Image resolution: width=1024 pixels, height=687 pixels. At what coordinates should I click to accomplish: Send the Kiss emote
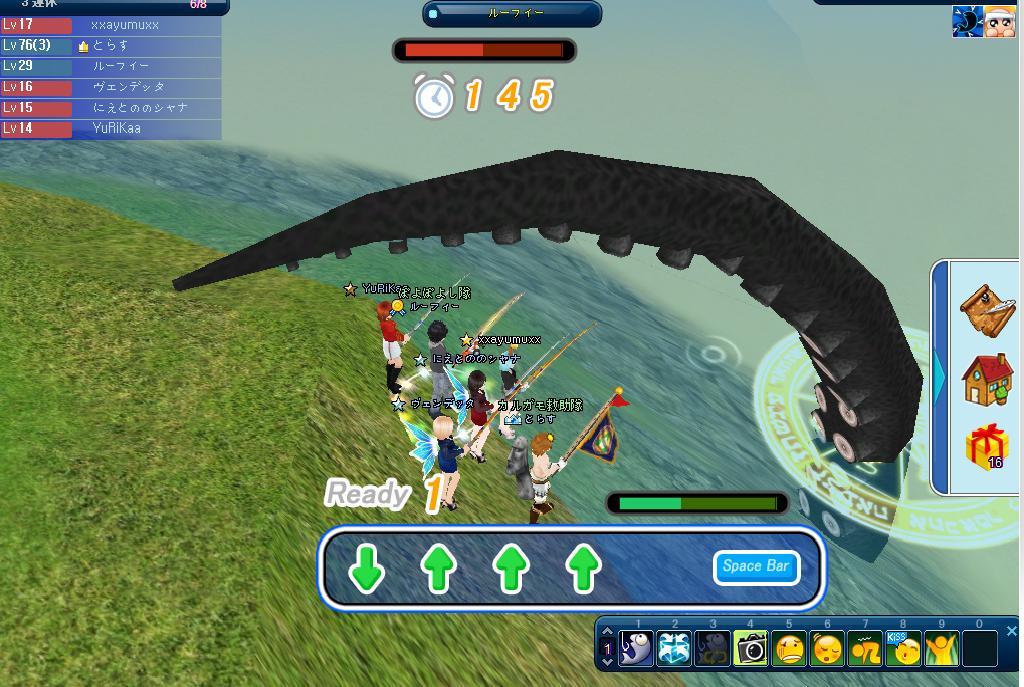click(x=903, y=649)
